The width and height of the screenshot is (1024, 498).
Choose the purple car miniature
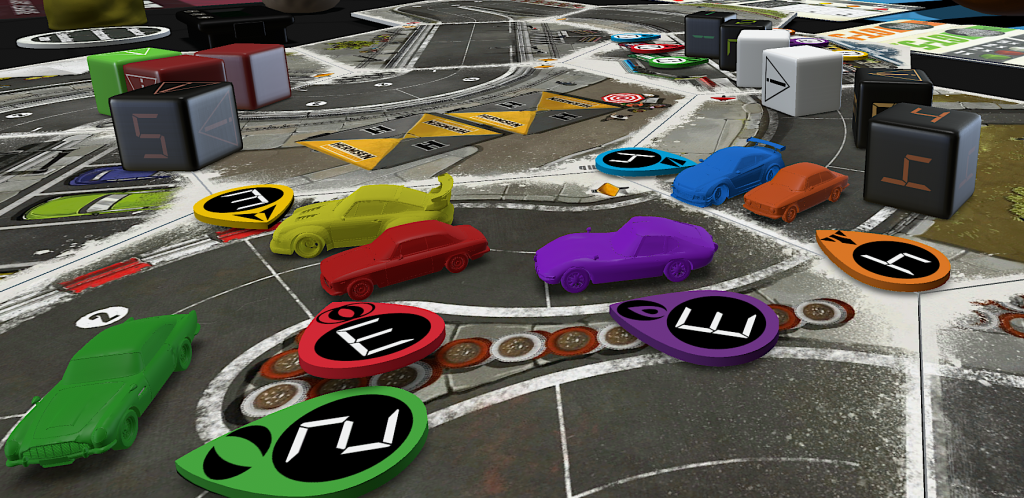coord(625,251)
